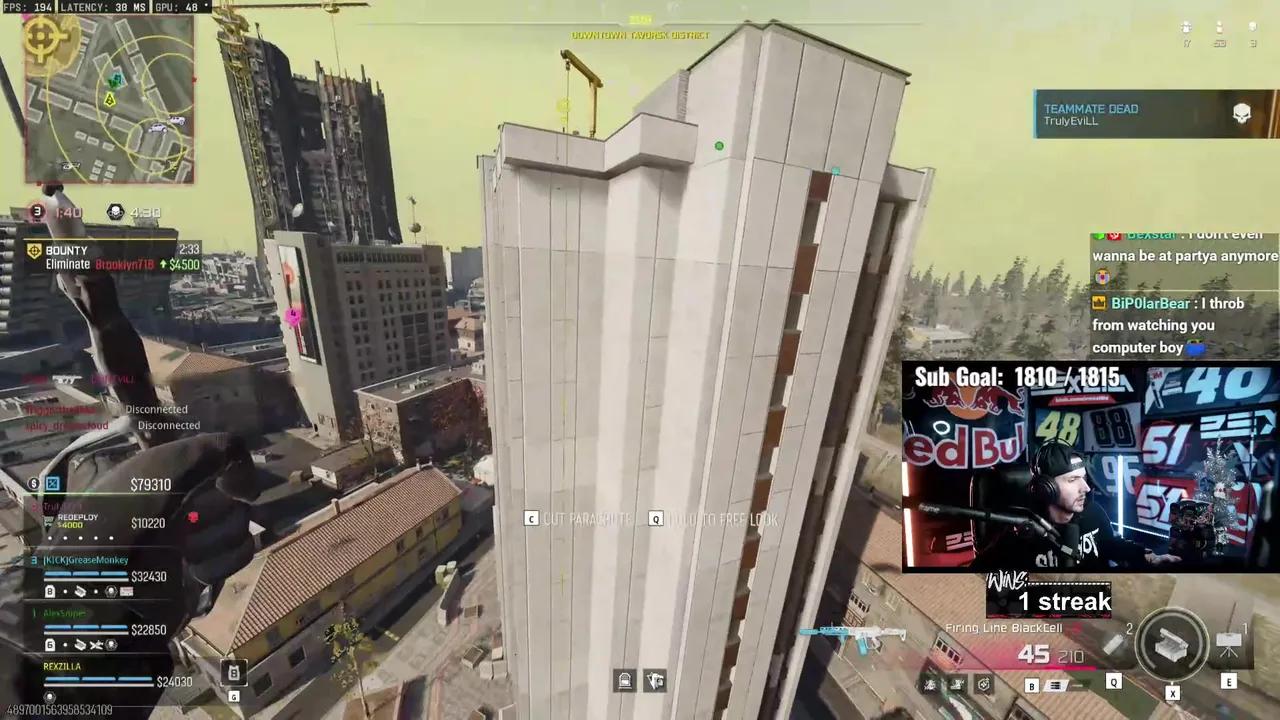Click the cash stack icon beside $79310
Screen dimensions: 1280x720
33,484
